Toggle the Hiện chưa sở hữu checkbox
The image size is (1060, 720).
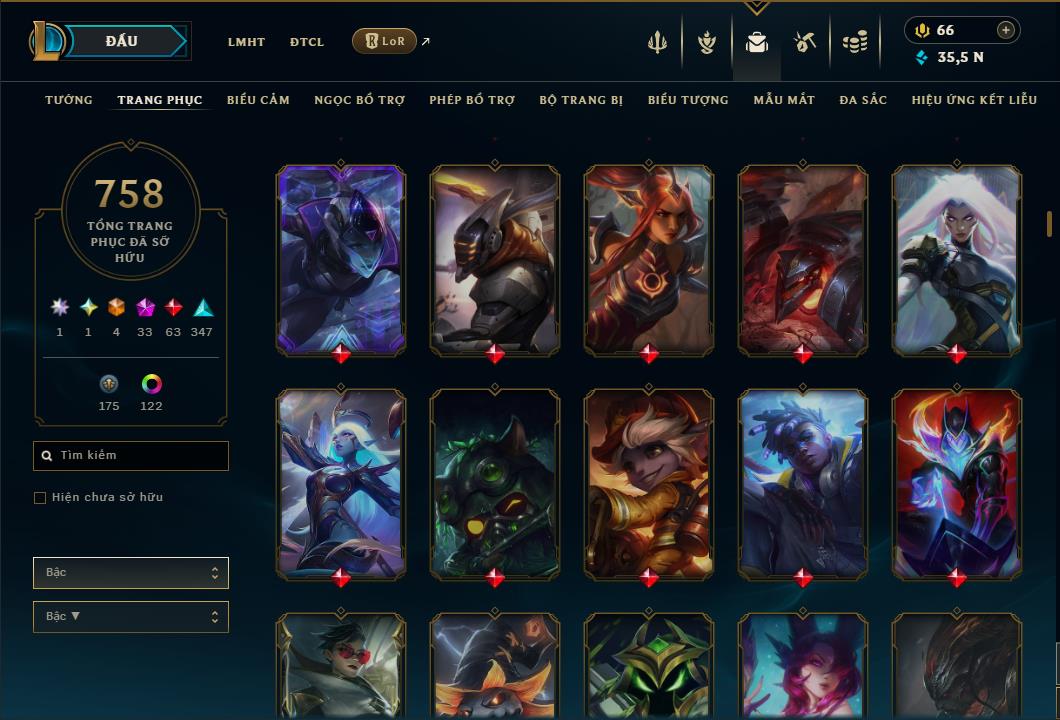(40, 498)
